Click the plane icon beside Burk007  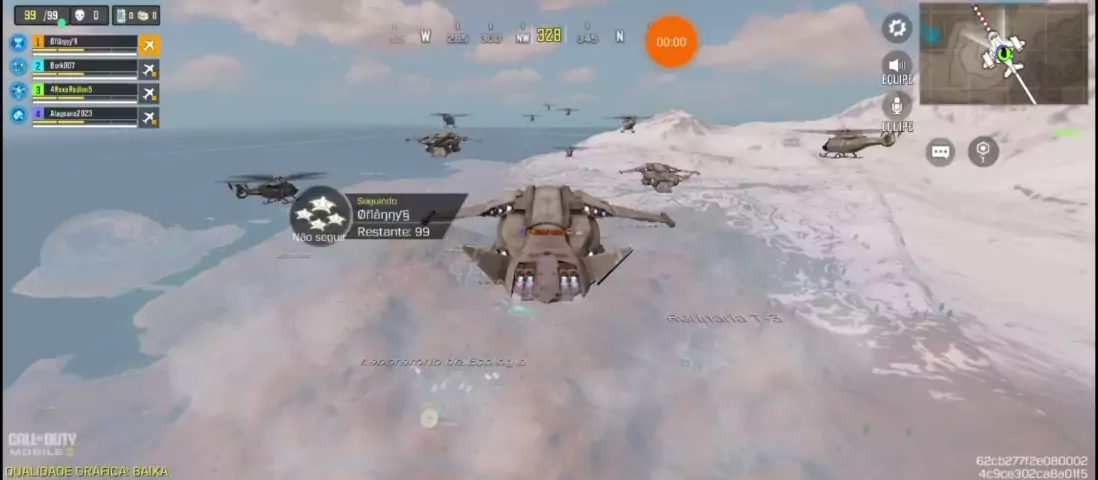(x=149, y=68)
